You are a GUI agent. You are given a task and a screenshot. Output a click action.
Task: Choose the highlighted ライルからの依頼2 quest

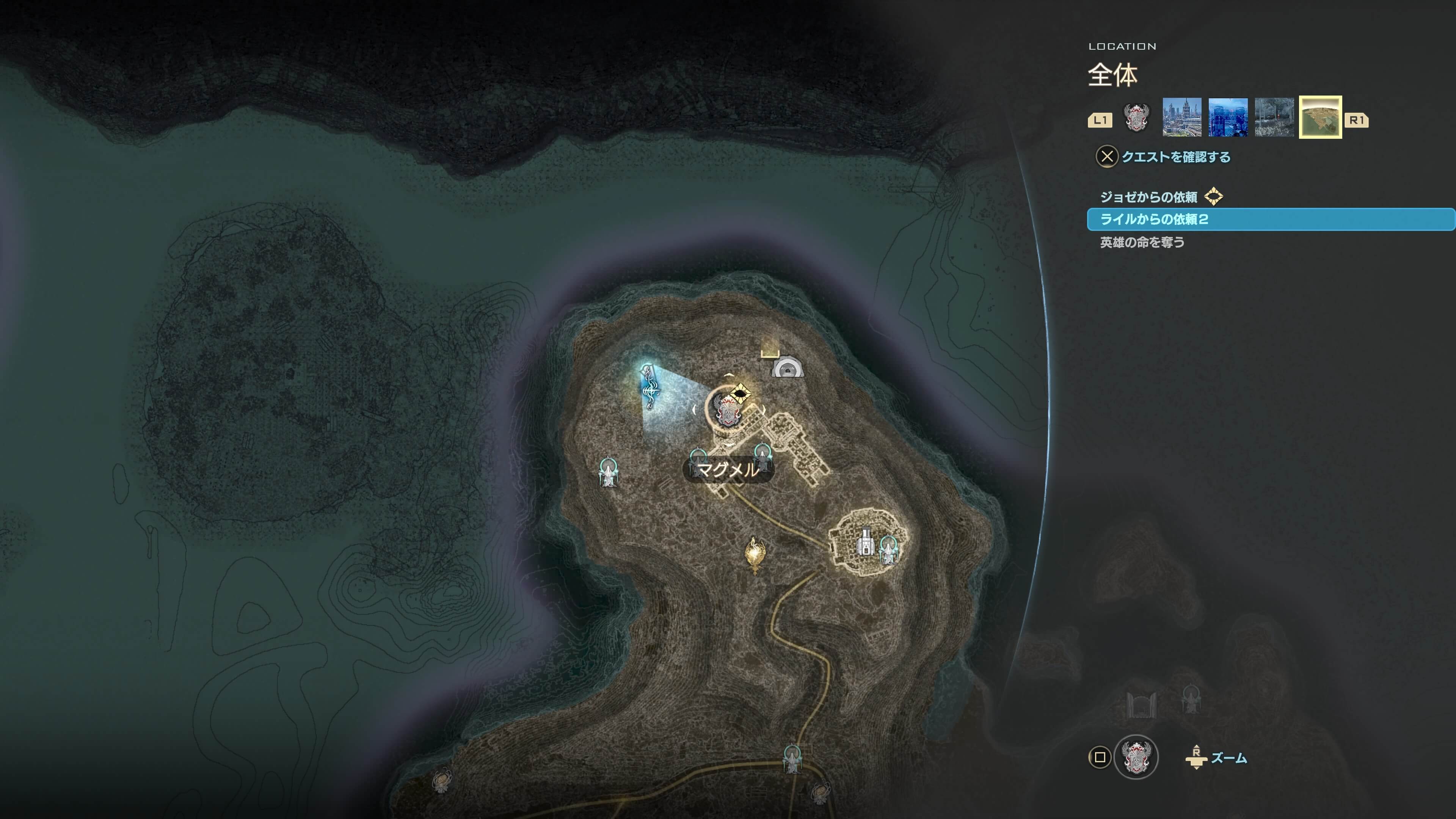1153,219
